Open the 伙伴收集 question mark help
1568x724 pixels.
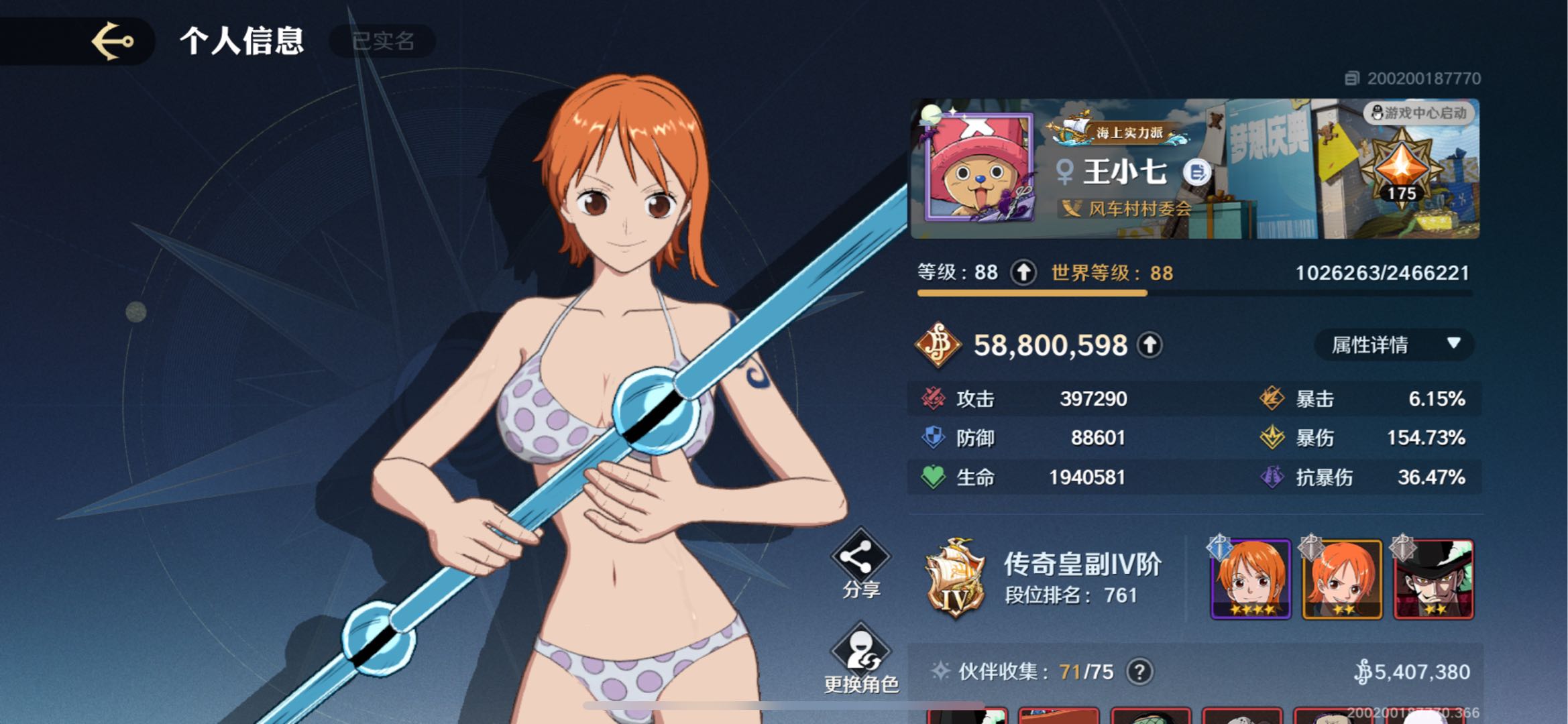click(x=1139, y=671)
